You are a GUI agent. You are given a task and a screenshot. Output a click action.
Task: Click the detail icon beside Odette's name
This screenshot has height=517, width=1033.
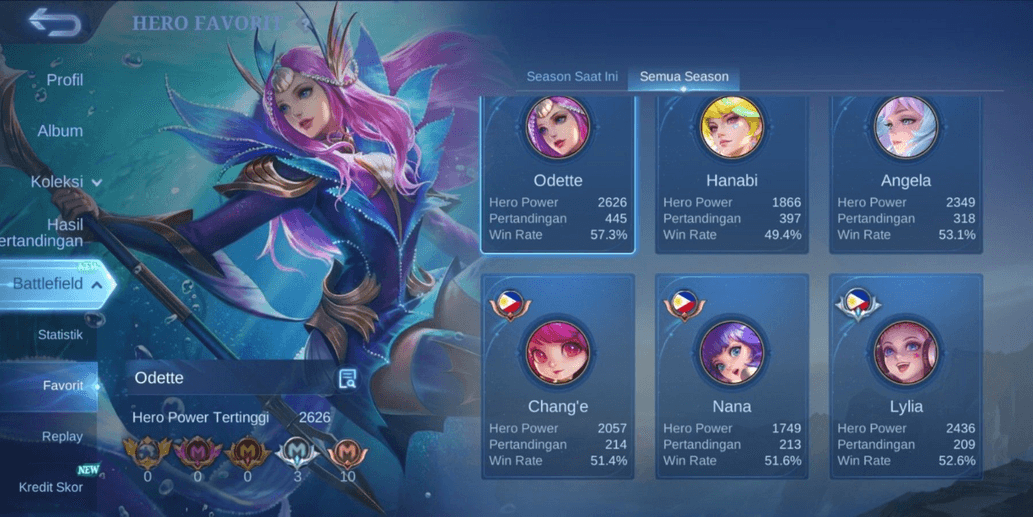[347, 379]
